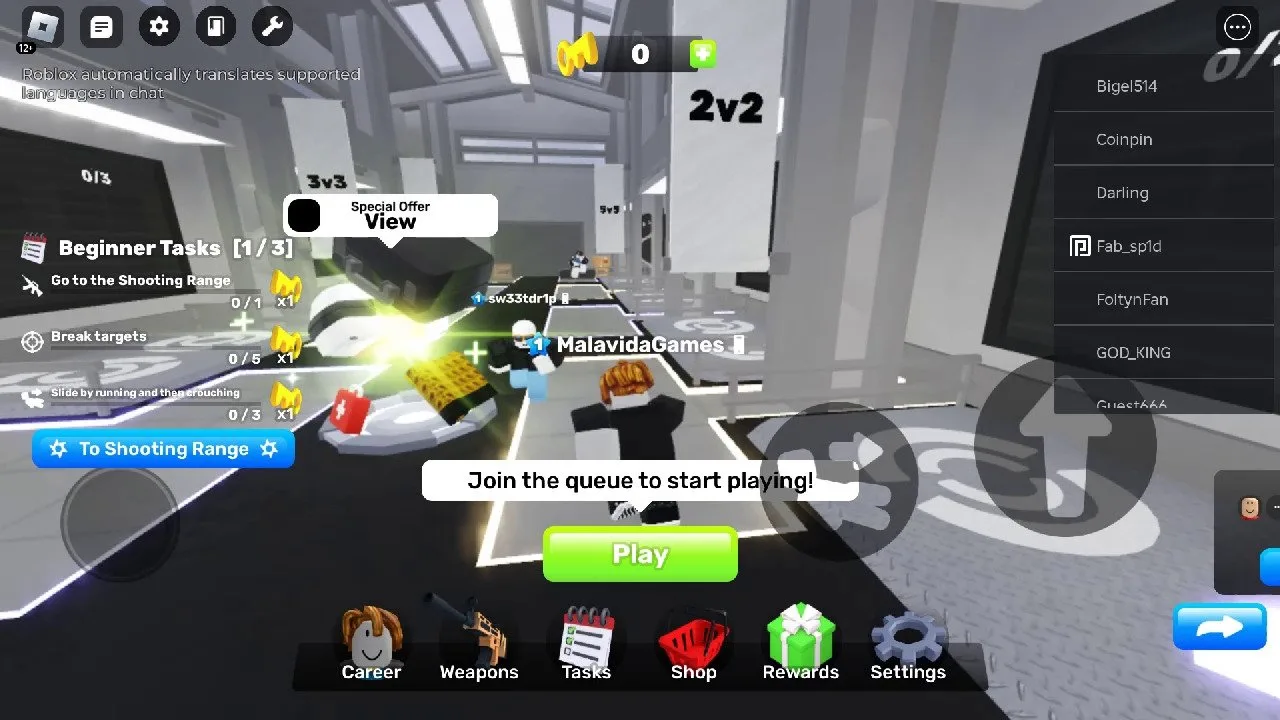Click To Shooting Range button

point(163,449)
